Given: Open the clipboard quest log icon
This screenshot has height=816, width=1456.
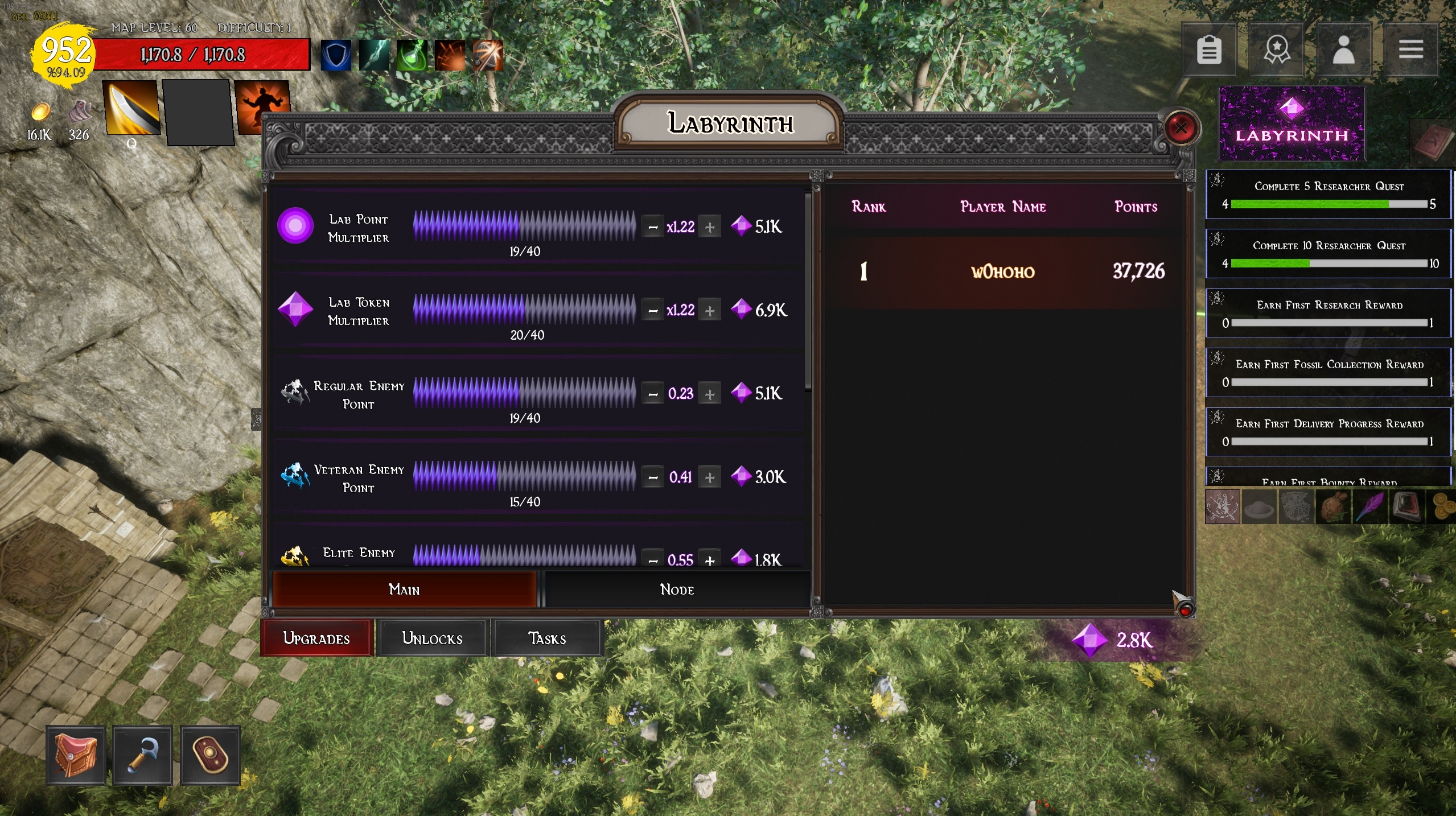Looking at the screenshot, I should coord(1209,50).
